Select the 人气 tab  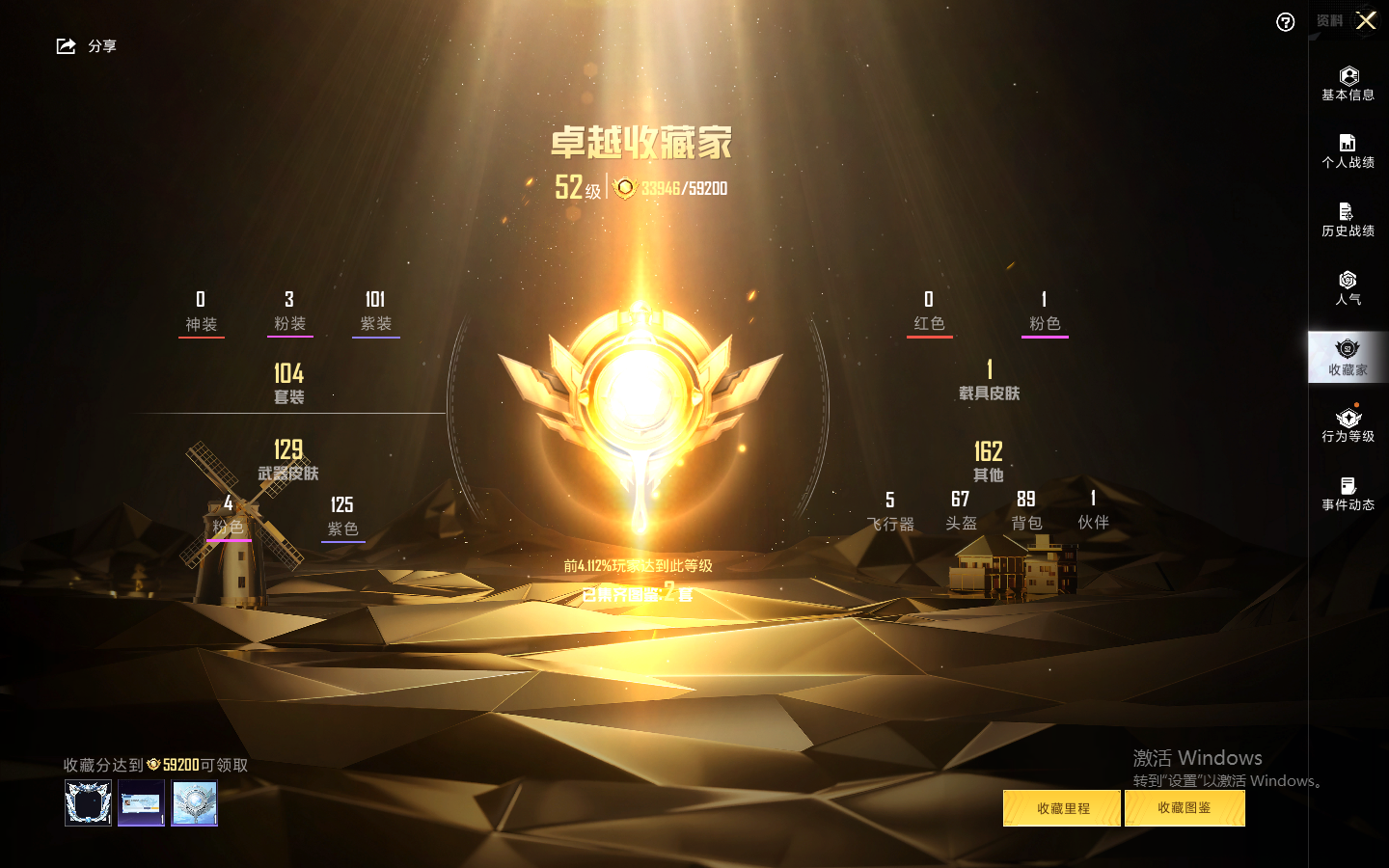click(x=1348, y=288)
